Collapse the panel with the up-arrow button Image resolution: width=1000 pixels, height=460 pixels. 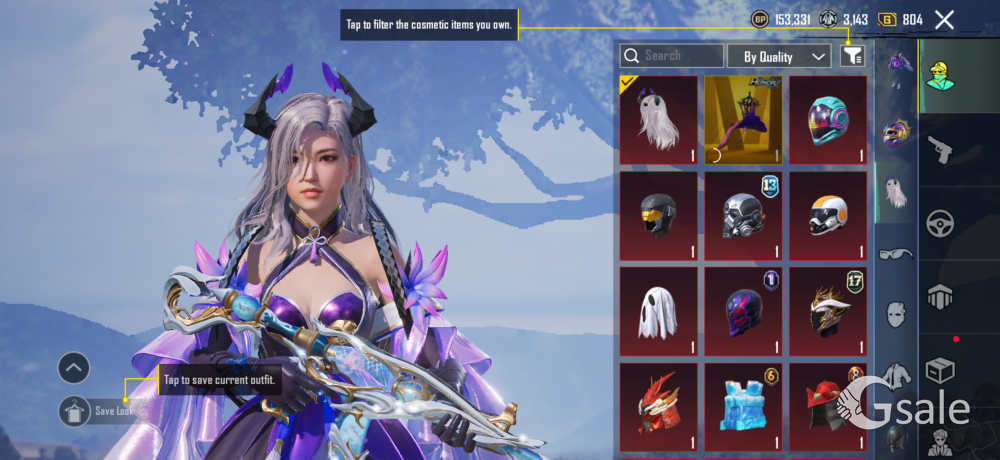tap(74, 368)
